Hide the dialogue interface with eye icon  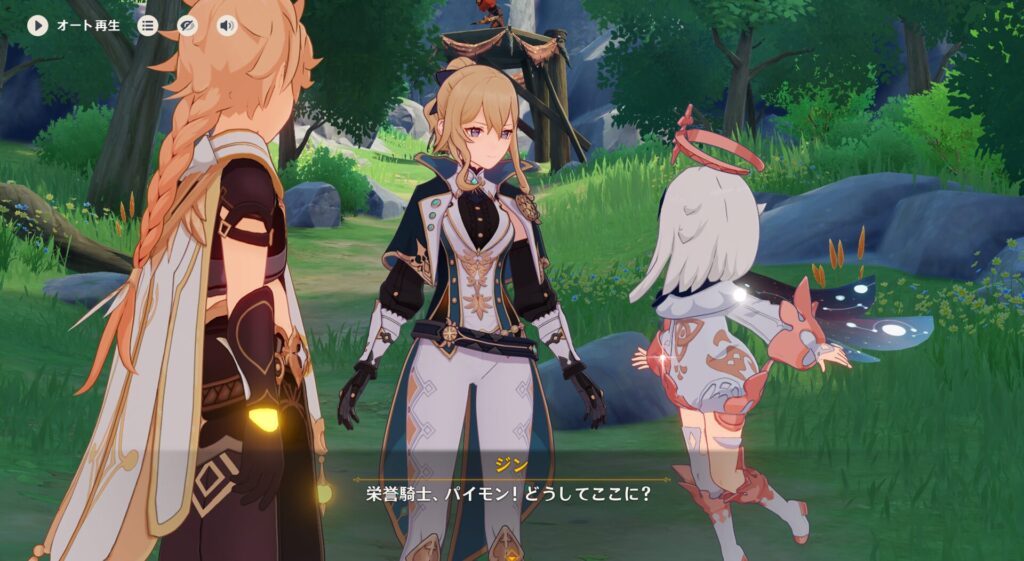pyautogui.click(x=187, y=26)
